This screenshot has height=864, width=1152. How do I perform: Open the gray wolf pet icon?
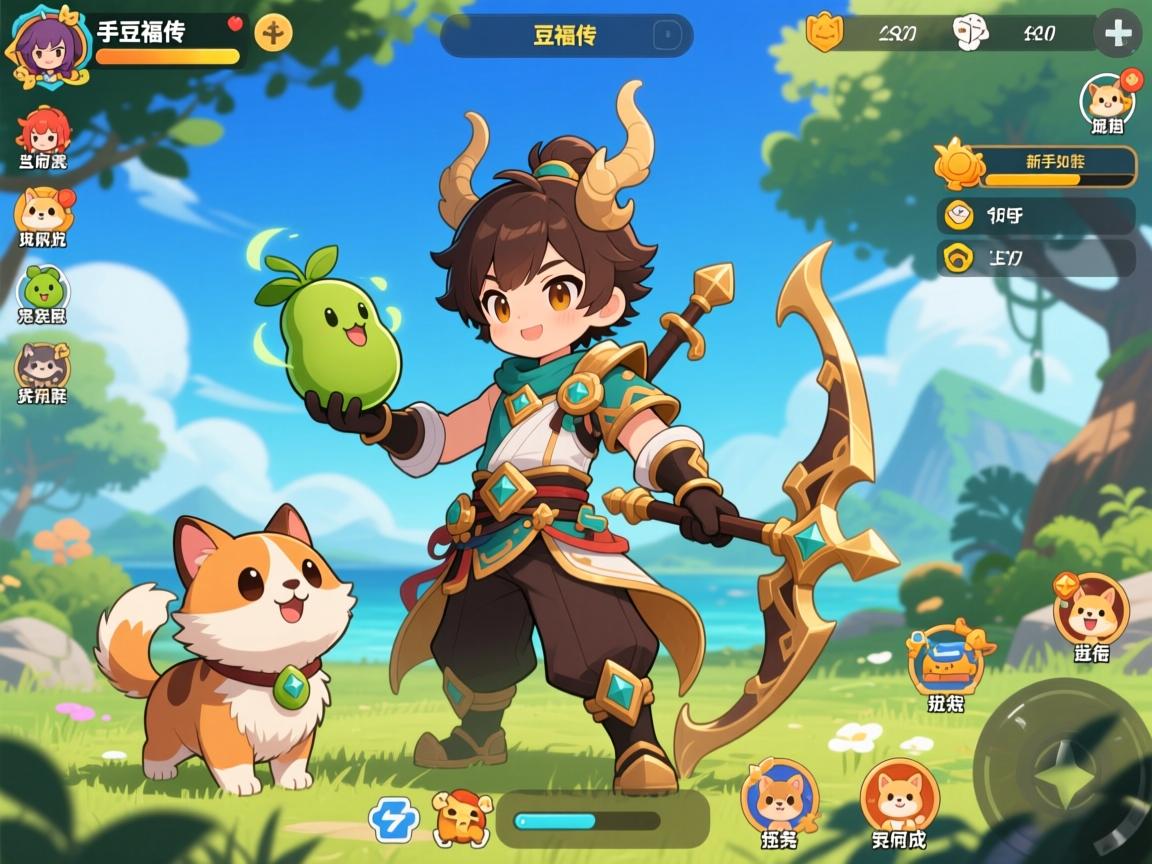(x=42, y=366)
